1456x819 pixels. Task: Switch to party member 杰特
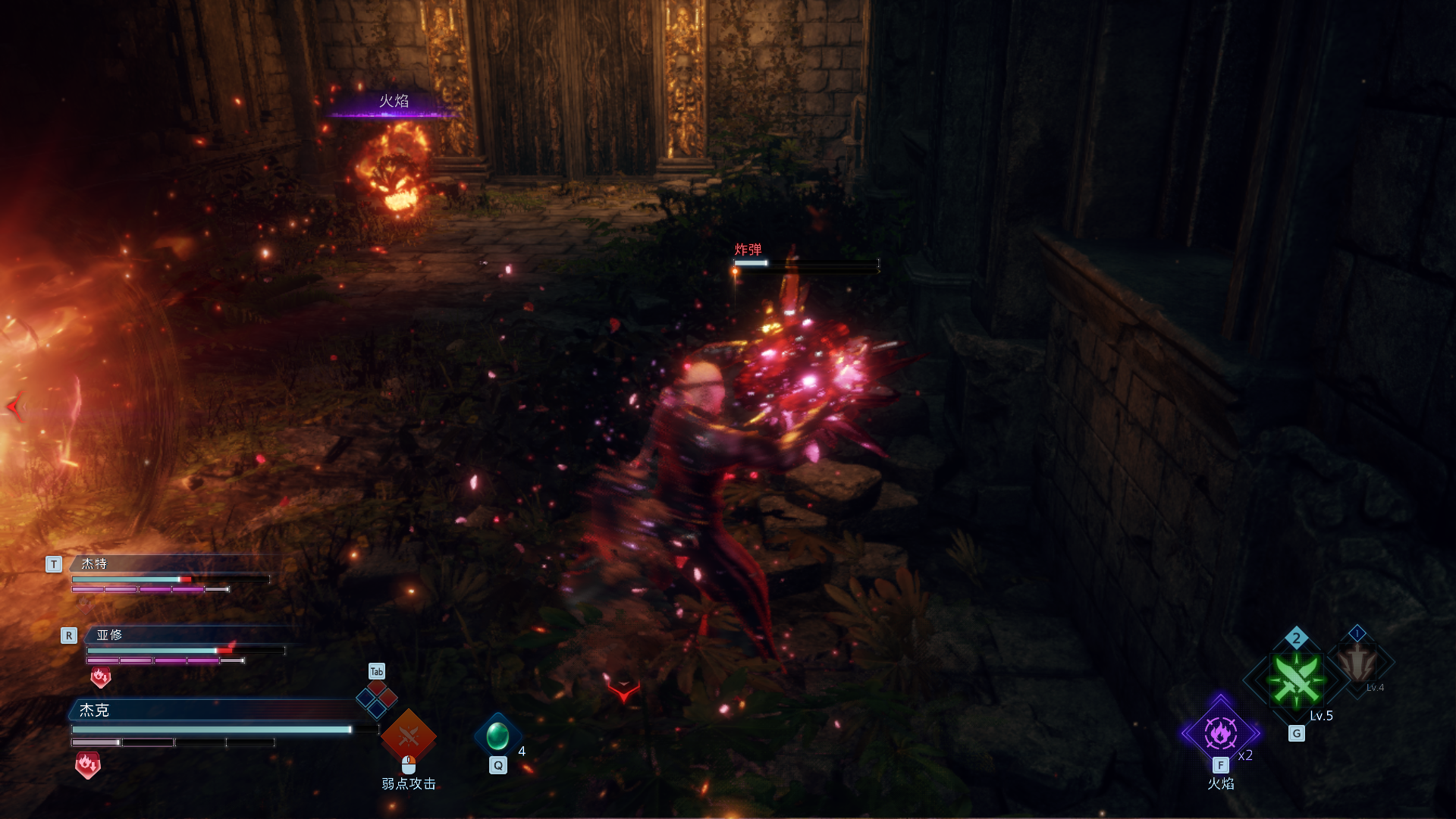click(x=95, y=563)
